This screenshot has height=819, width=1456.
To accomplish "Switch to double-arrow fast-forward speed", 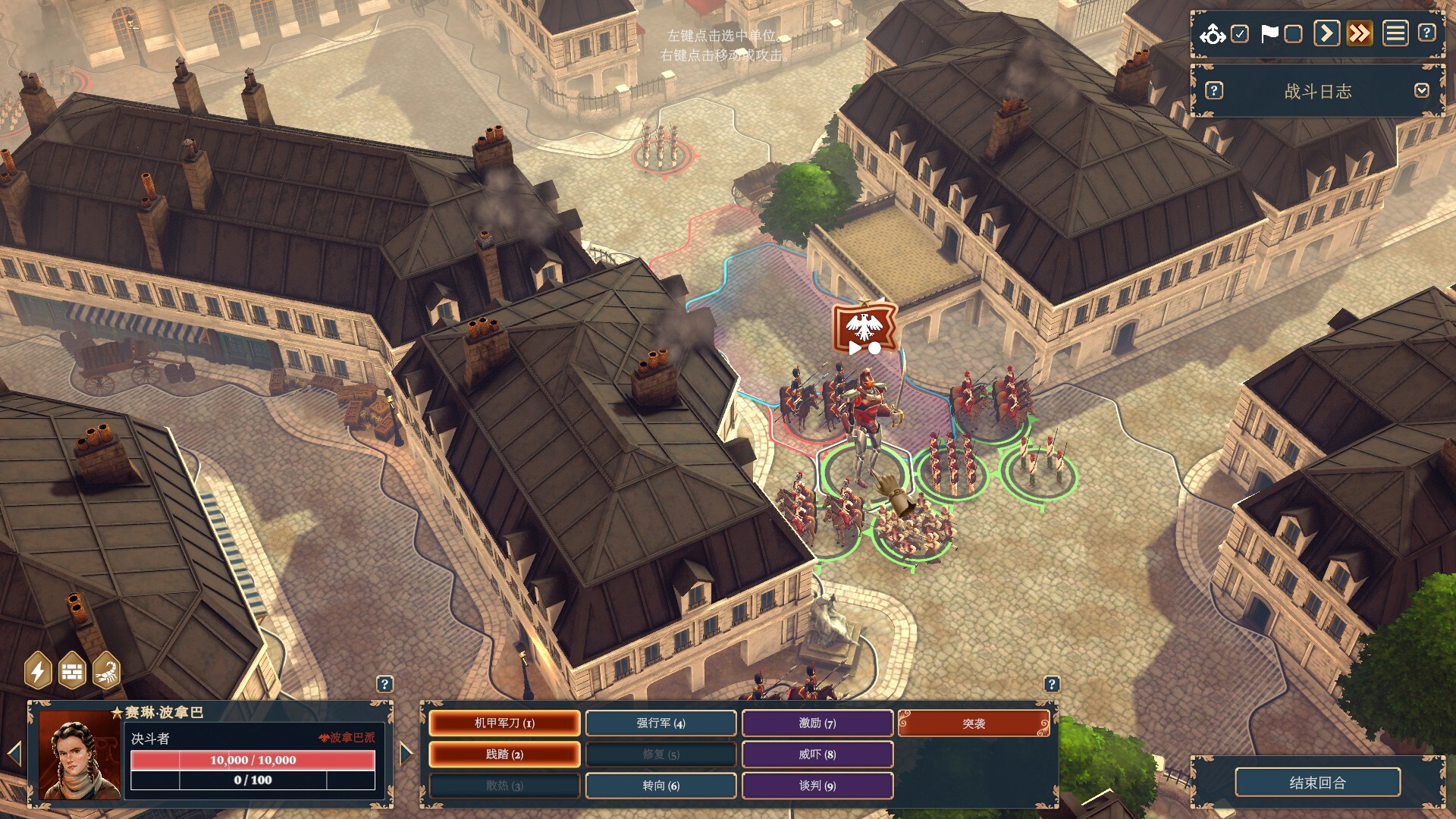I will click(1360, 34).
